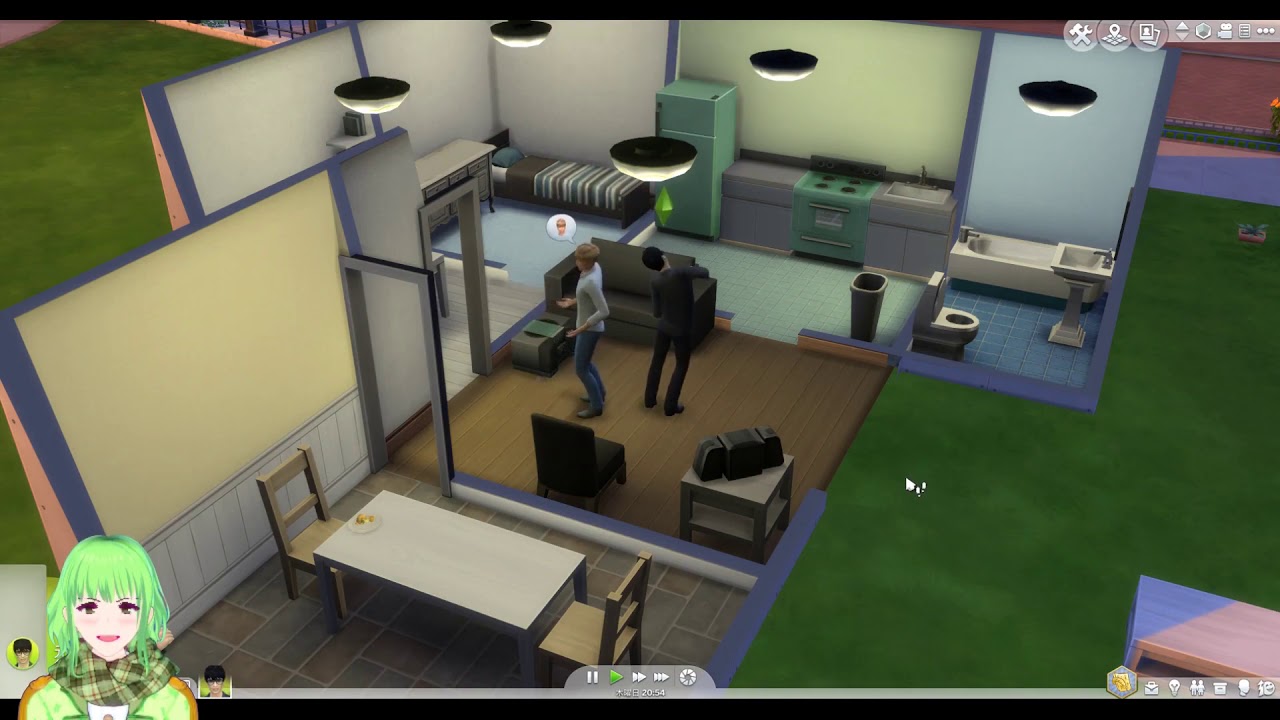1280x720 pixels.
Task: Open Build Mode with the hammer and wrench icon
Action: (1081, 32)
